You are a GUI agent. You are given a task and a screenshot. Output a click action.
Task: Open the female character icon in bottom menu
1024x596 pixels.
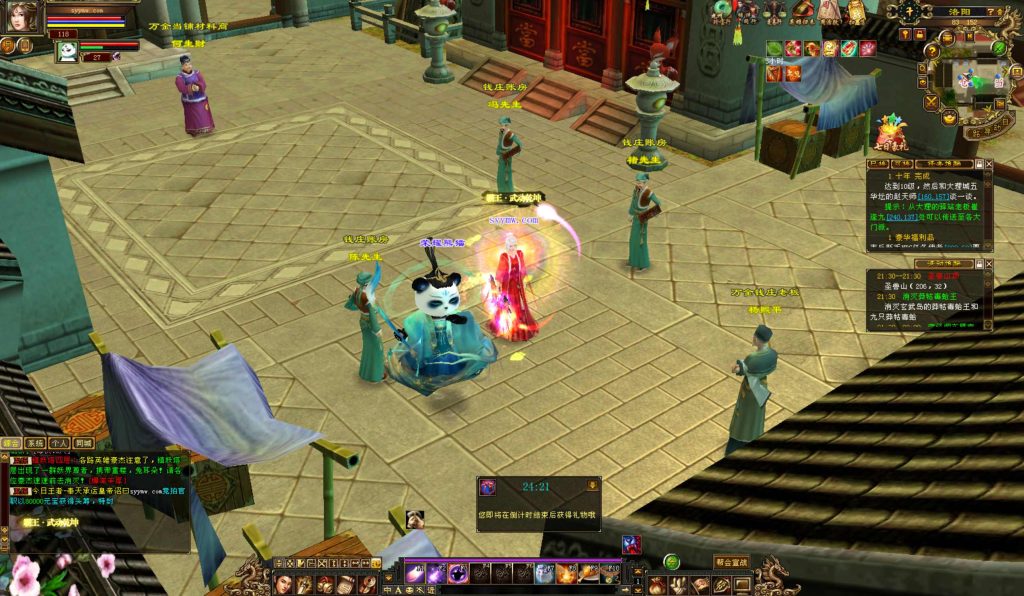click(283, 584)
